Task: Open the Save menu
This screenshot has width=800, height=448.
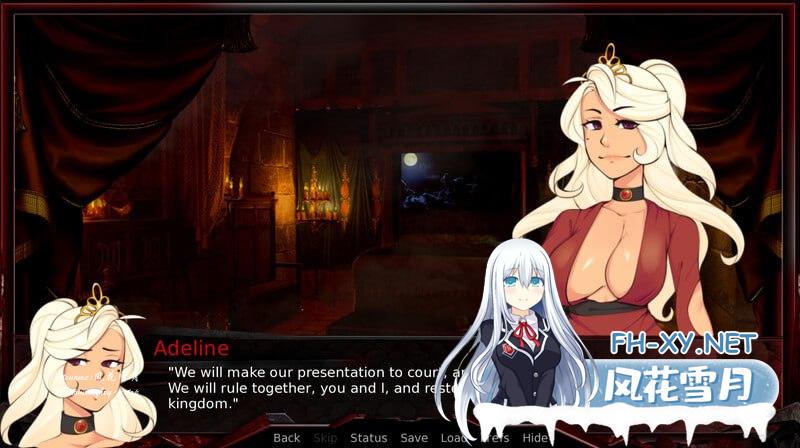Action: pos(414,438)
